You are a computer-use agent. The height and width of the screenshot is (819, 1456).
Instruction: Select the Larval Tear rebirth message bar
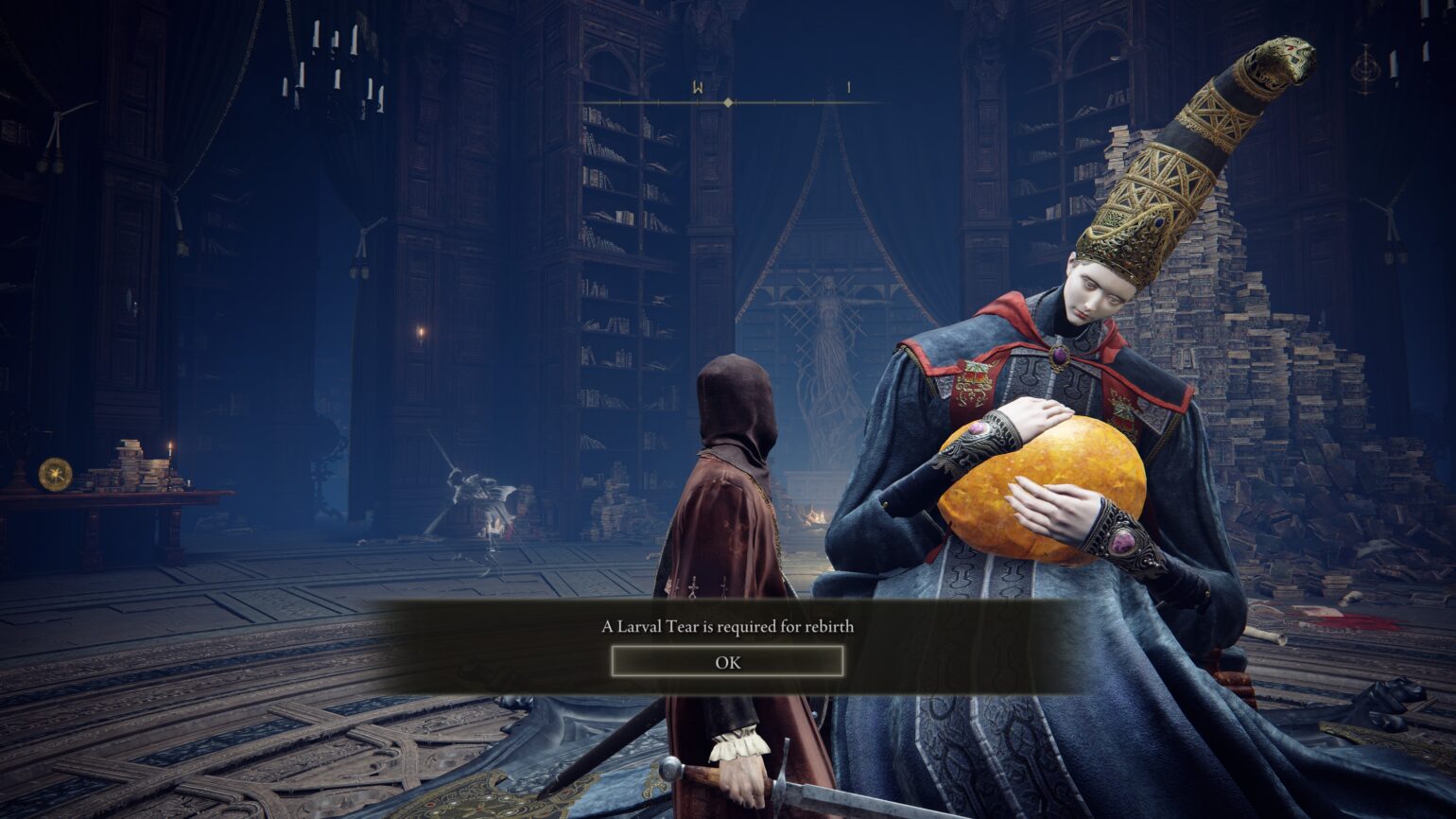click(728, 626)
